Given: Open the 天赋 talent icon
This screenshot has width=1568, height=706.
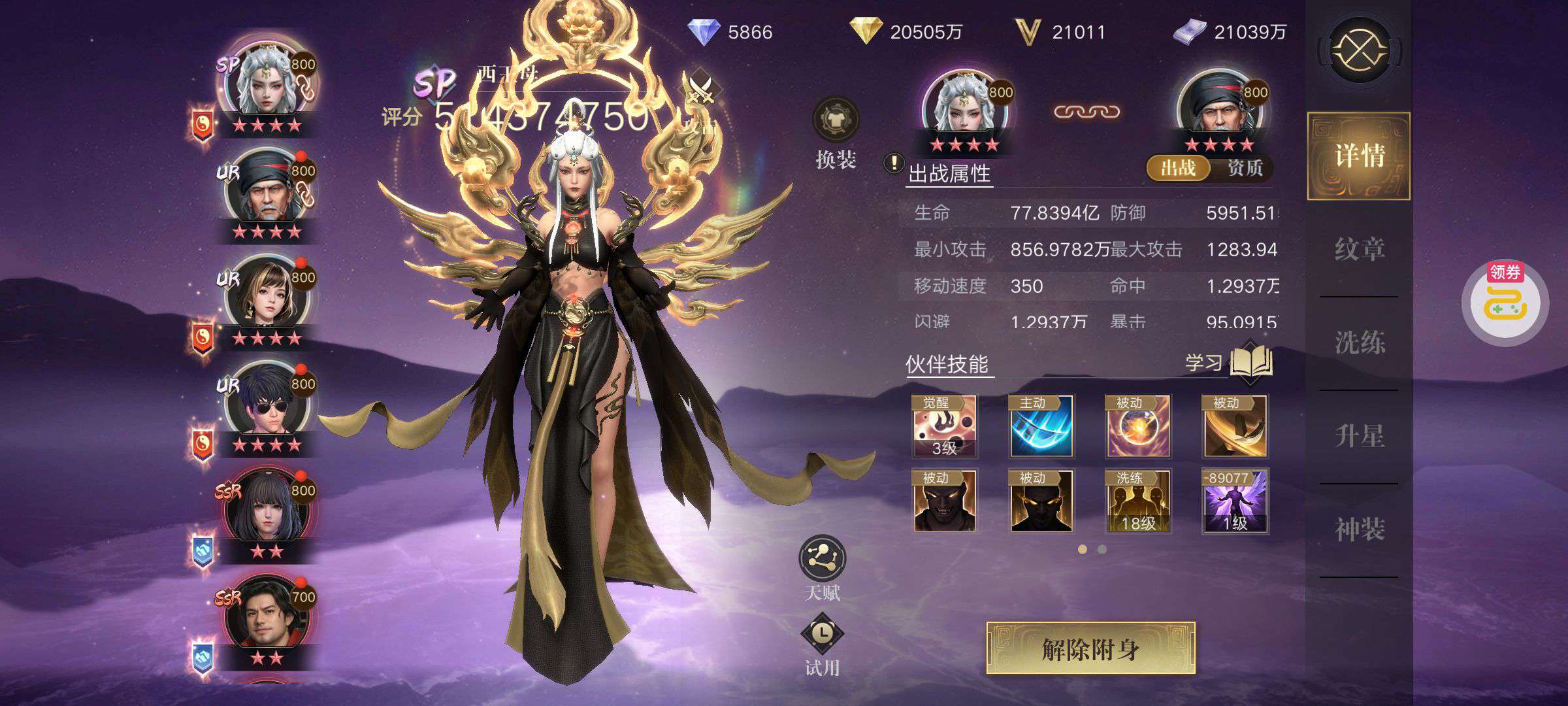Looking at the screenshot, I should point(822,559).
